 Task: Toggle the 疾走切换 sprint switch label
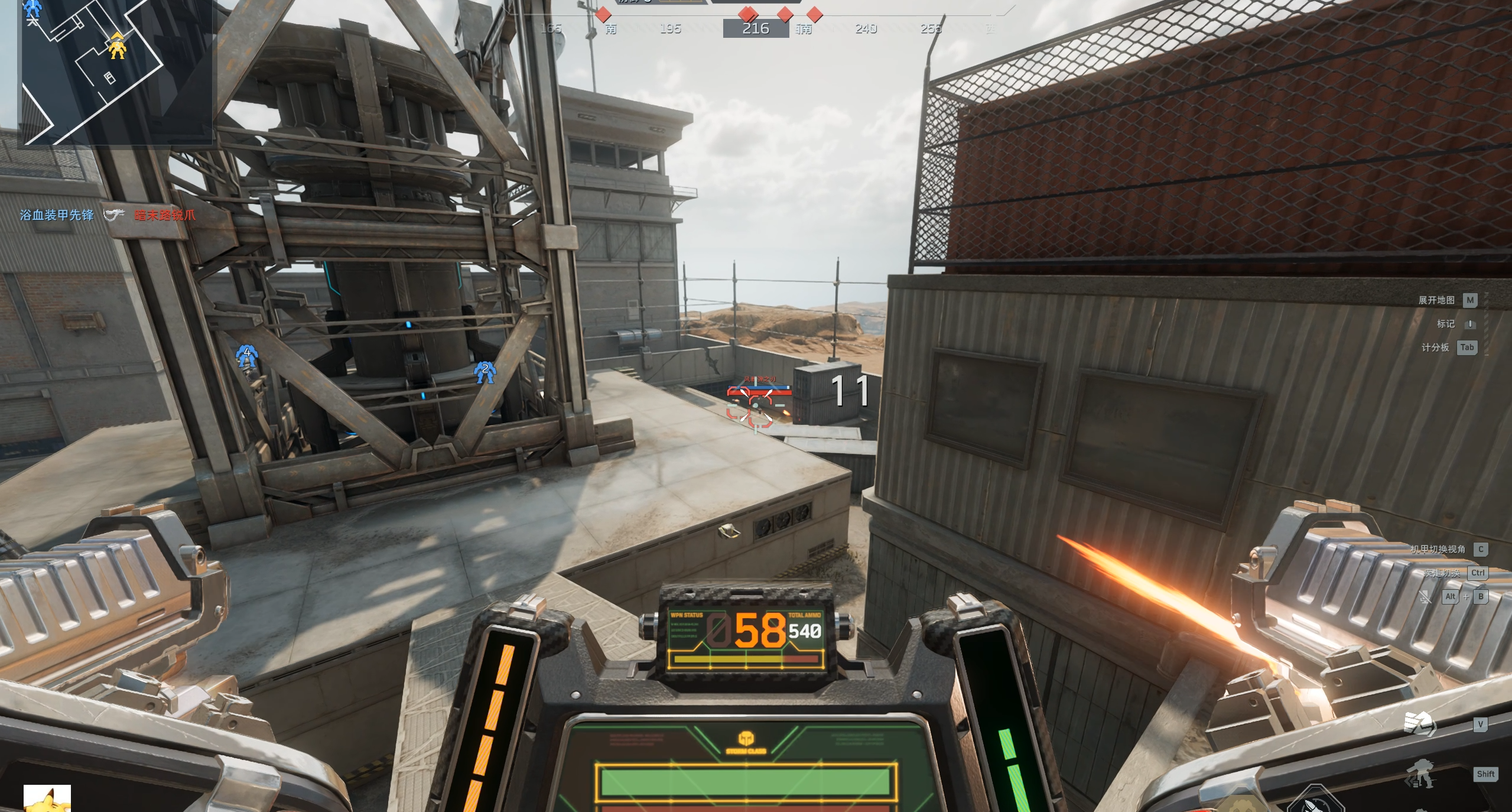[1442, 573]
